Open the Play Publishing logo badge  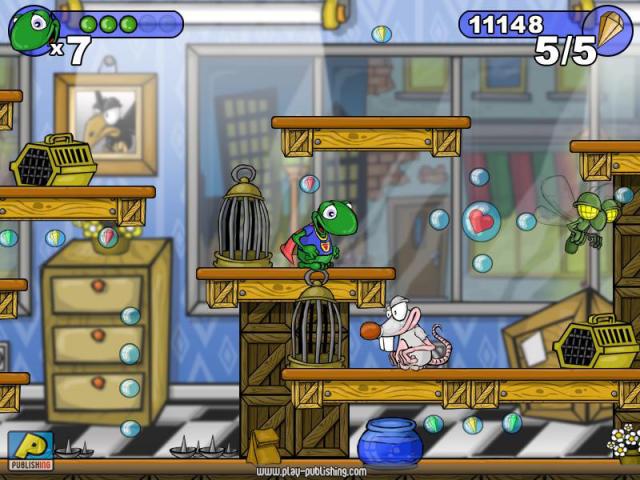click(30, 451)
